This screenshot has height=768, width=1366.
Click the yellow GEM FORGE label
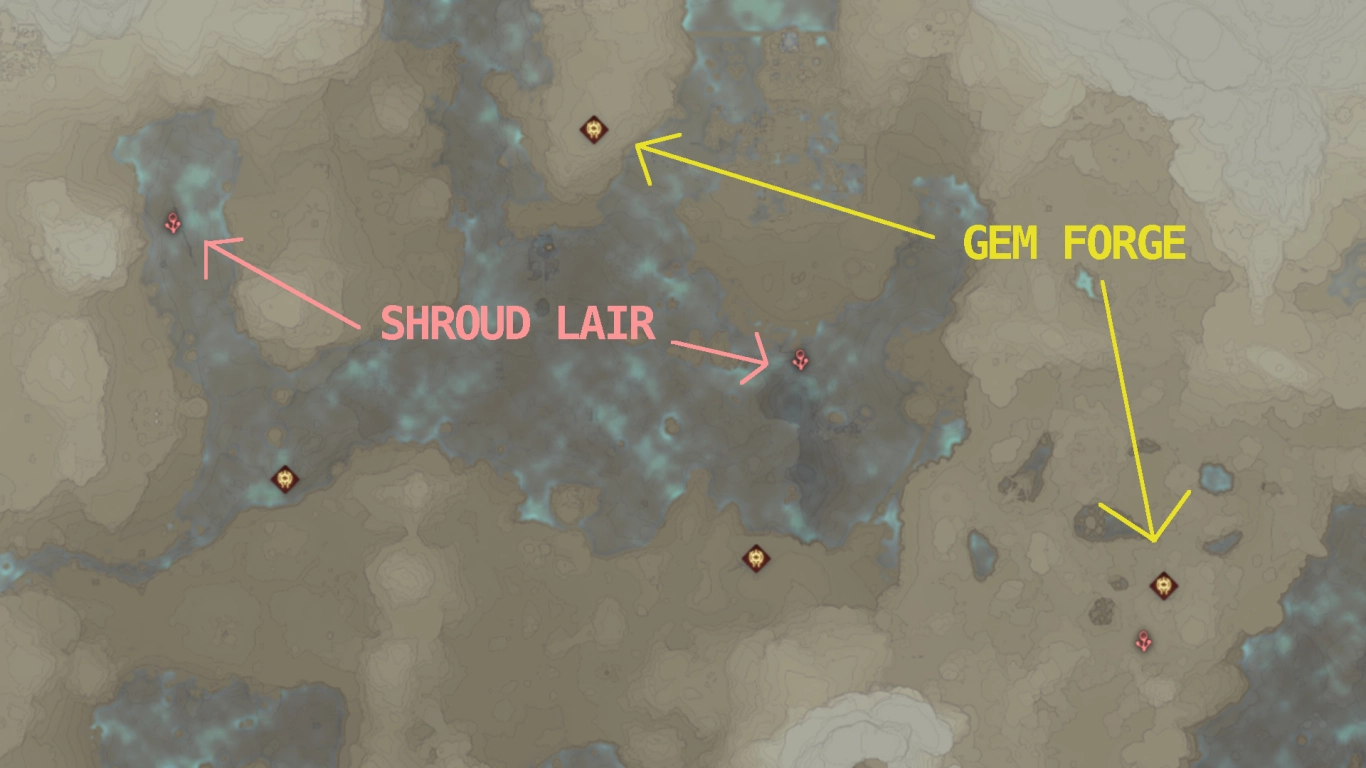tap(1075, 241)
